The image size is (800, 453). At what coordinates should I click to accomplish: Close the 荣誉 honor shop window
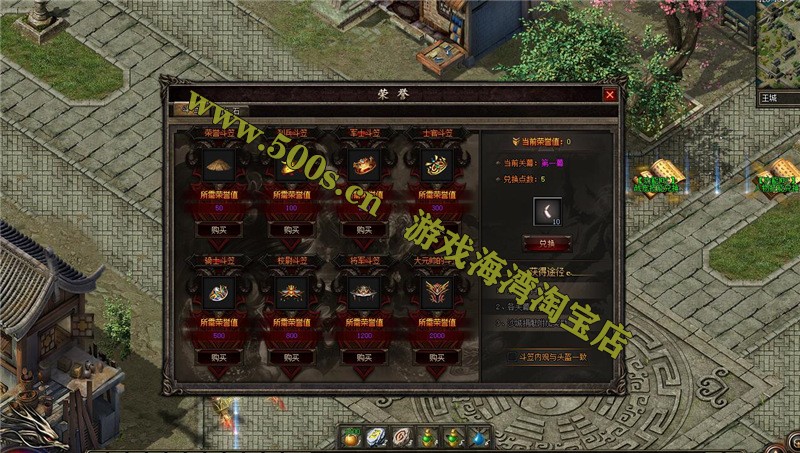[609, 95]
